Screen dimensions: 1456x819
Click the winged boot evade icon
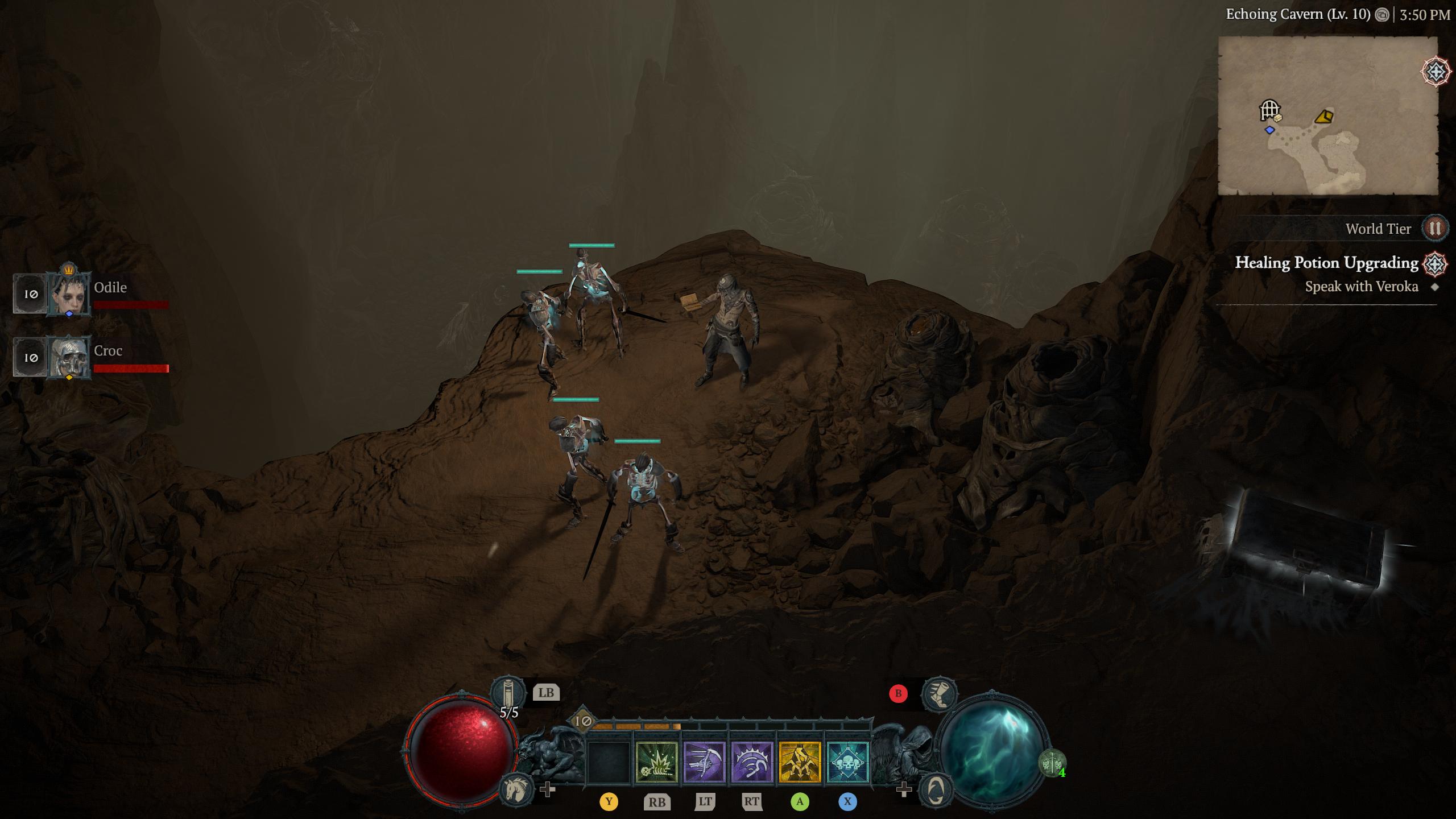pos(938,693)
